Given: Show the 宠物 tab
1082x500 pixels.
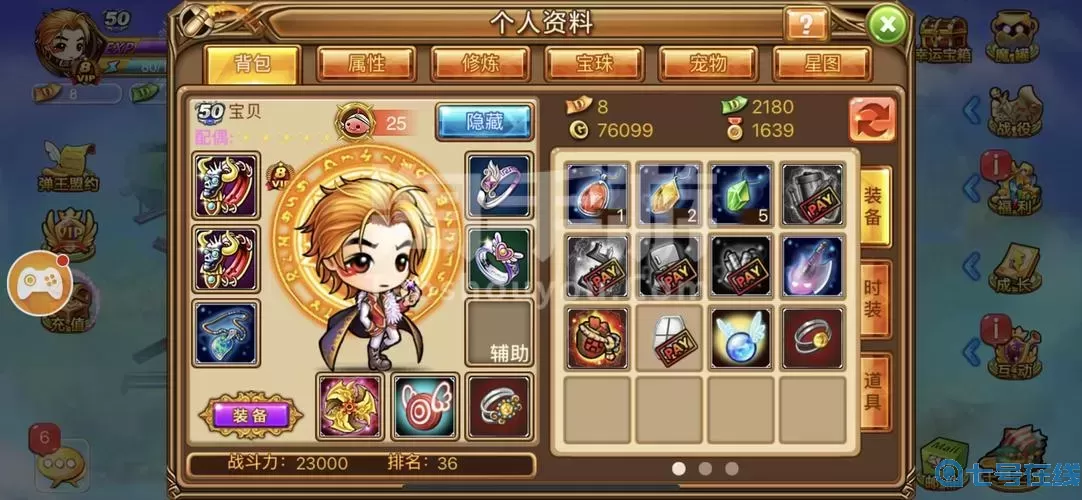Looking at the screenshot, I should tap(708, 64).
